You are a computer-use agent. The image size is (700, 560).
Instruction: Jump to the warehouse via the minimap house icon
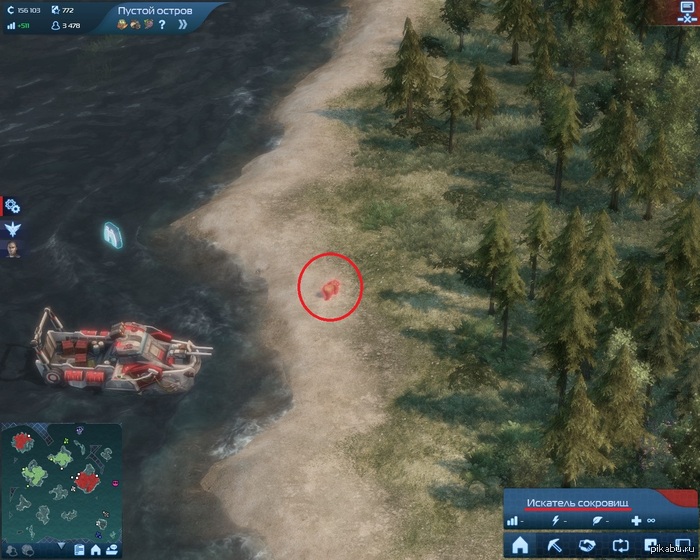[x=95, y=549]
